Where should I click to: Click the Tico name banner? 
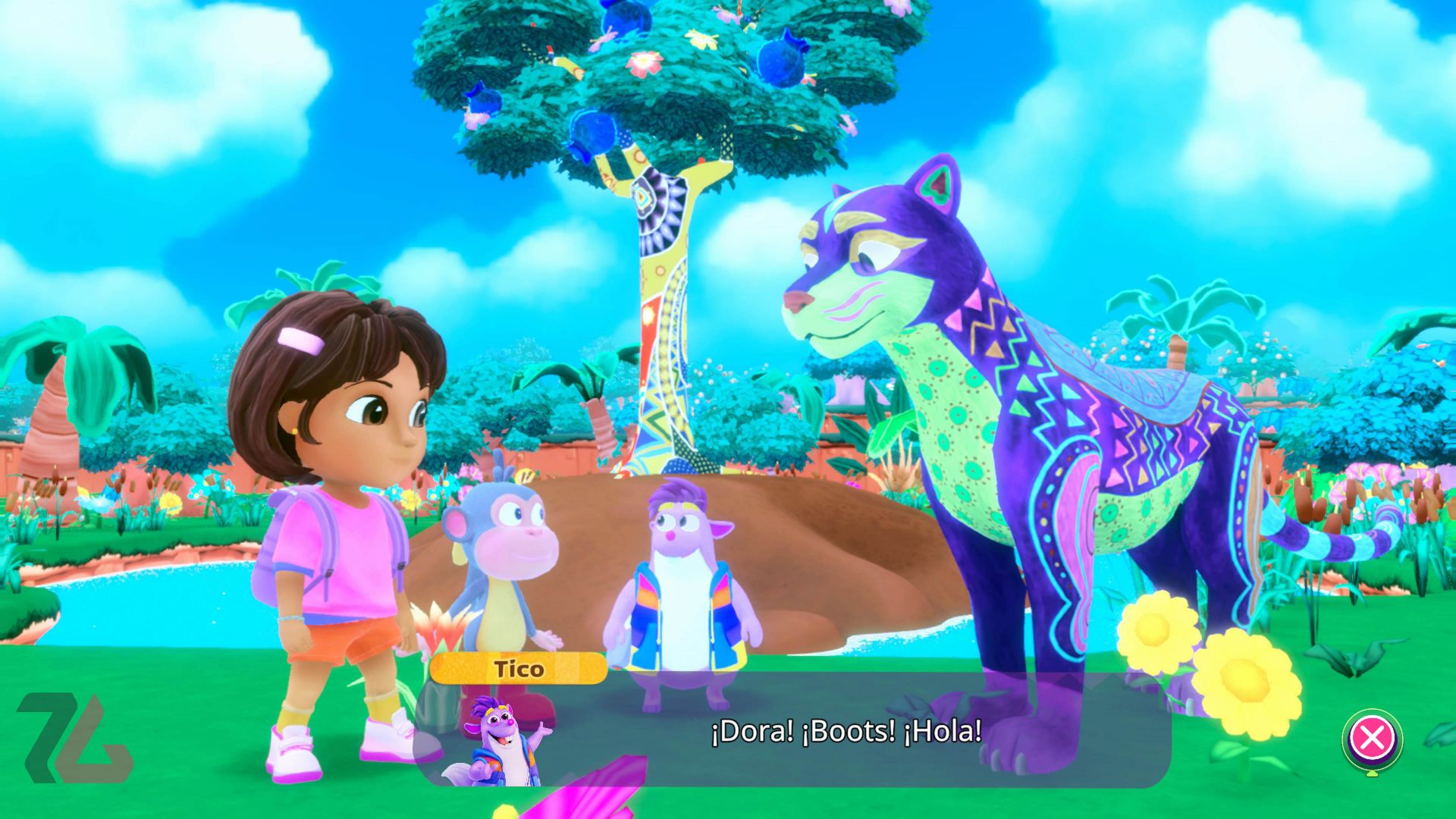point(518,669)
